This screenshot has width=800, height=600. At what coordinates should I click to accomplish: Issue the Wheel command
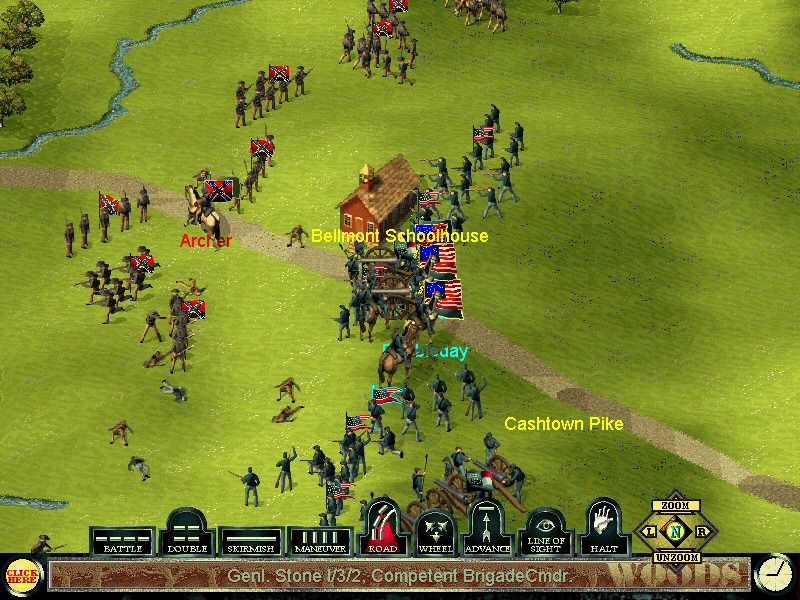coord(435,531)
